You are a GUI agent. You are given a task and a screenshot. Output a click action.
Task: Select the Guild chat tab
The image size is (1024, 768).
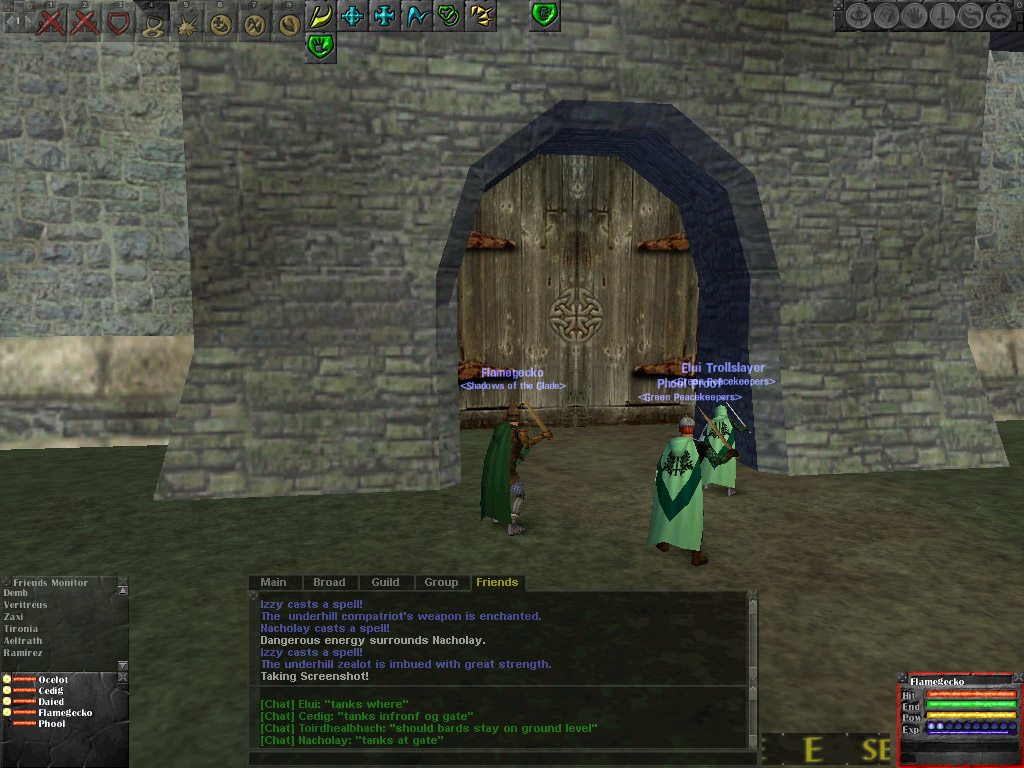[385, 582]
